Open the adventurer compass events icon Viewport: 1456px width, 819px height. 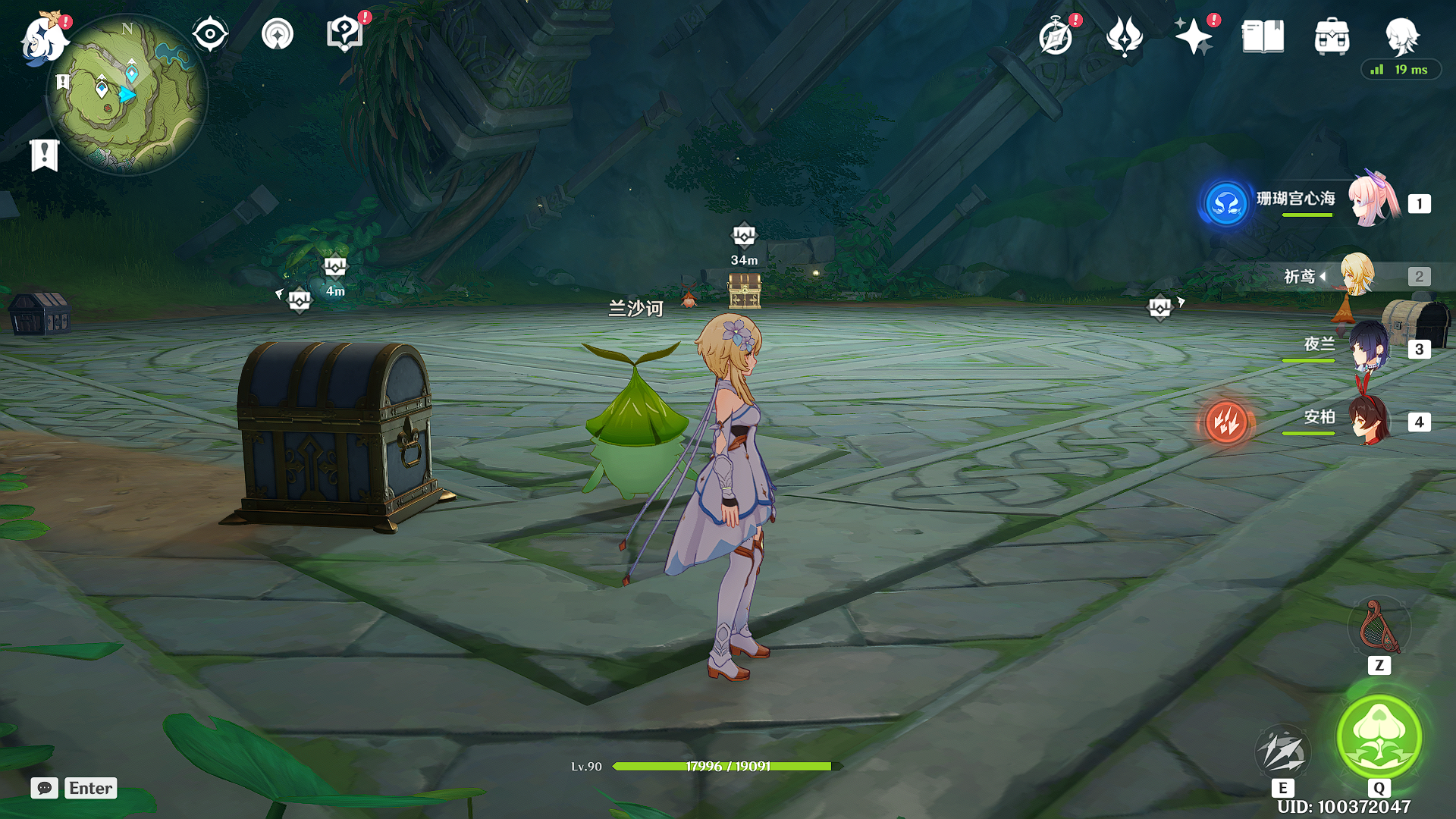pos(1056,36)
